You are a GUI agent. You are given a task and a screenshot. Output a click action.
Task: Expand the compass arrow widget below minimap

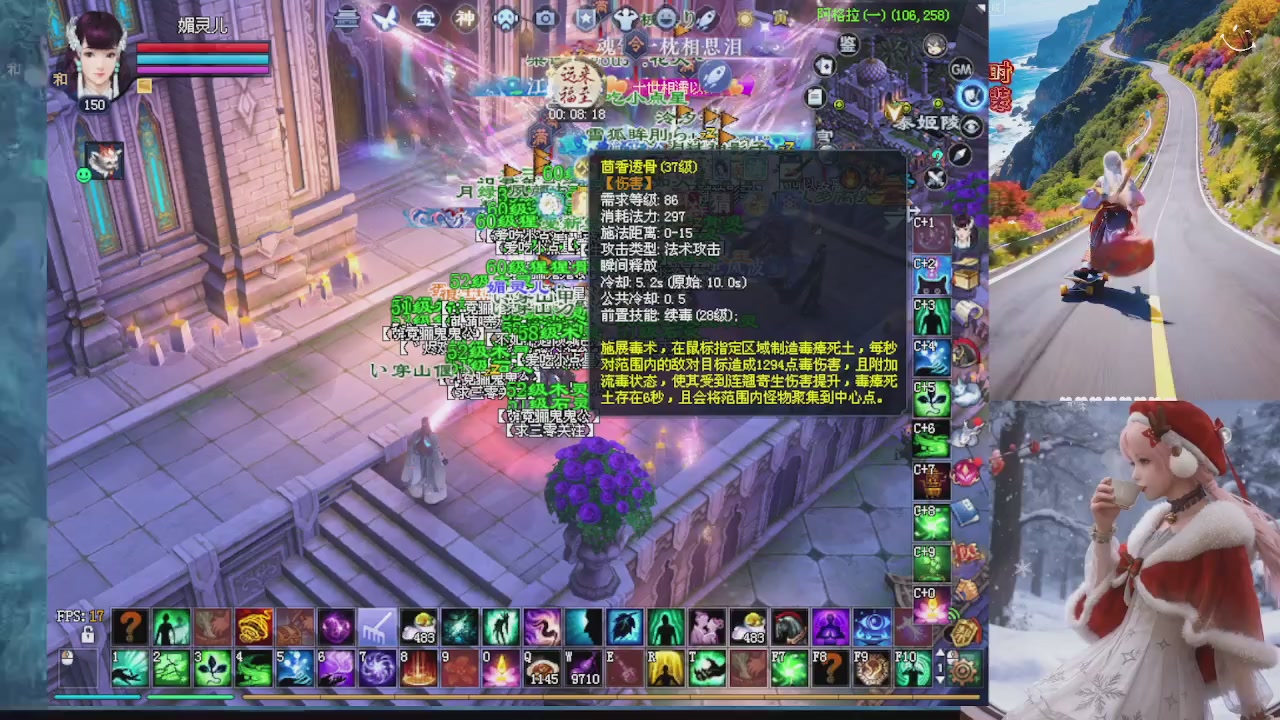(958, 155)
